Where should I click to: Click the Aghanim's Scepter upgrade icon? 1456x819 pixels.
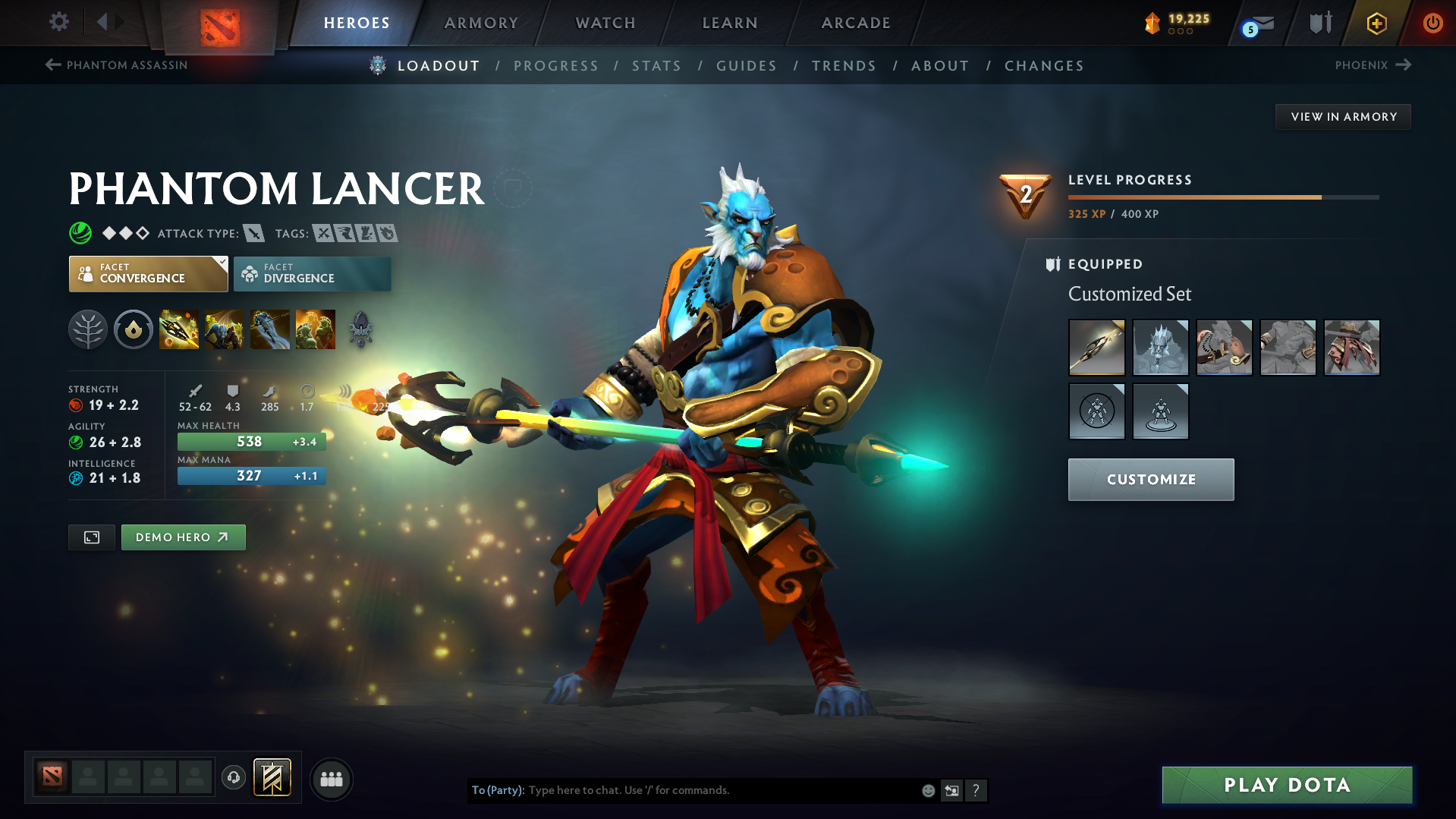(x=361, y=329)
